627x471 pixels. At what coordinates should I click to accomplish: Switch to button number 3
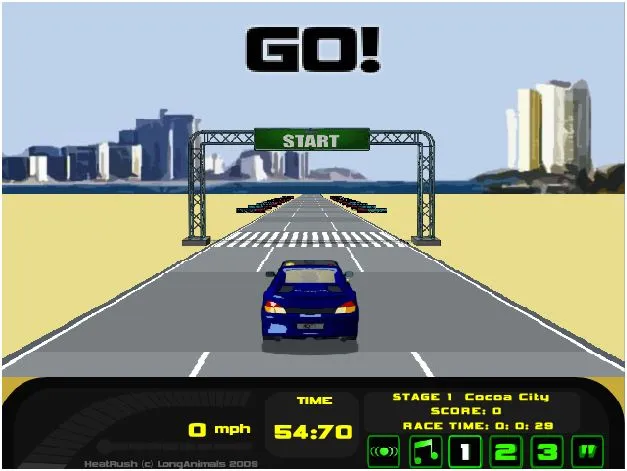point(547,450)
